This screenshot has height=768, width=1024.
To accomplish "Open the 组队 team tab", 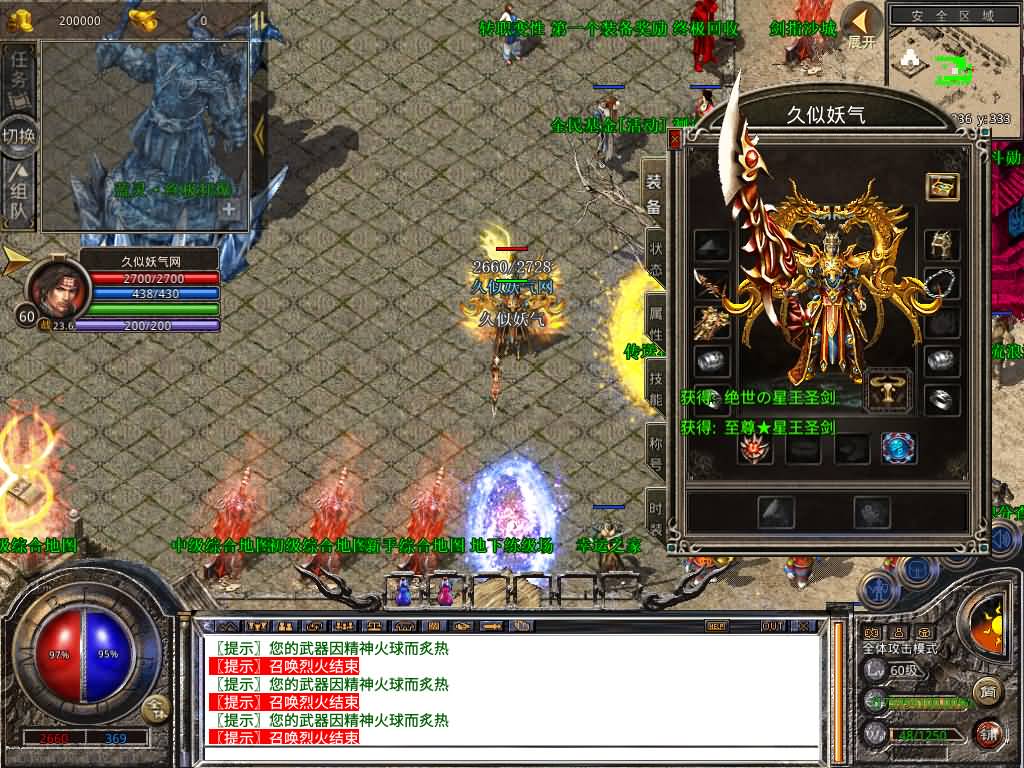I will 19,197.
